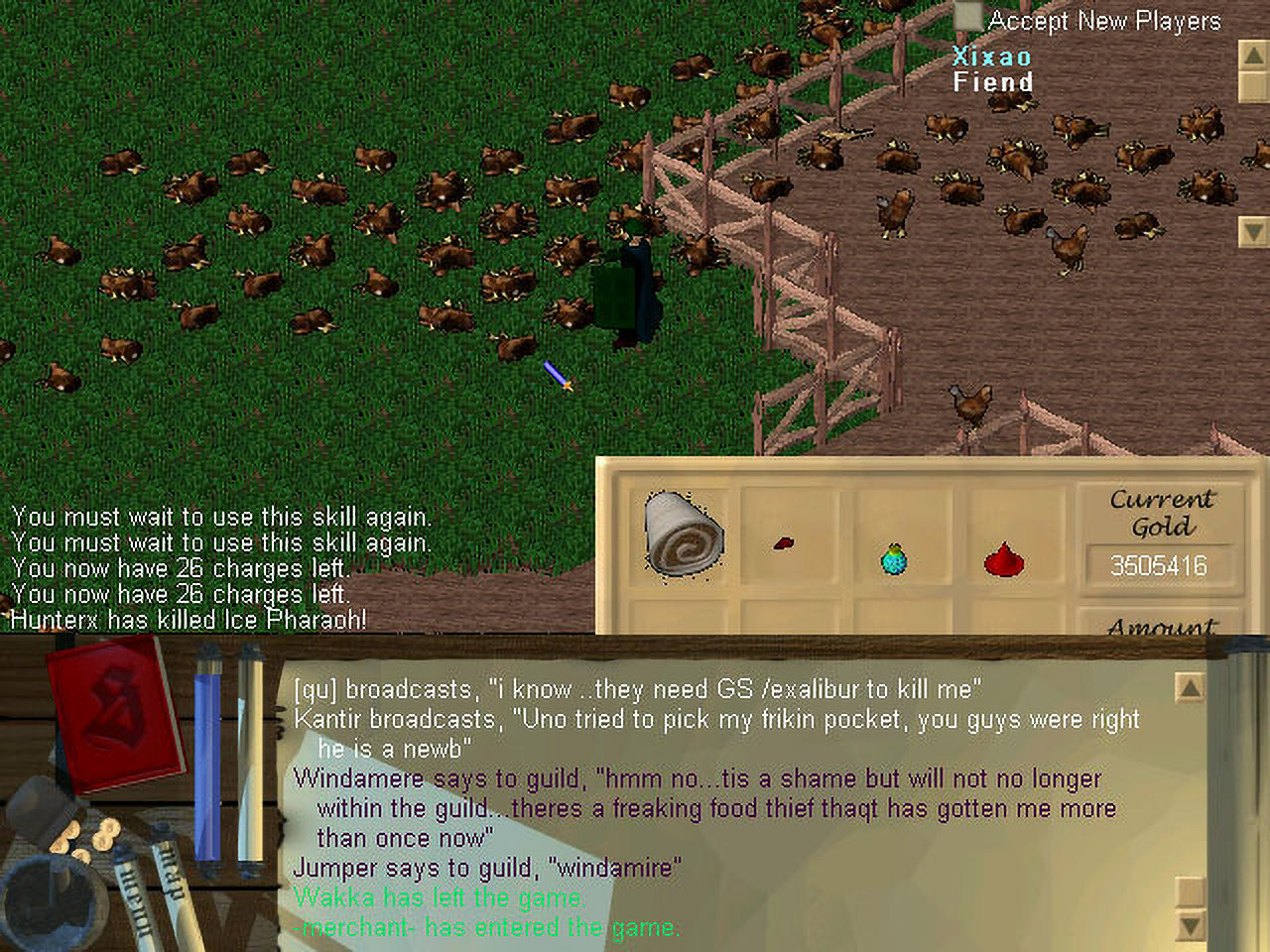Select Xixao in the player list
This screenshot has height=952, width=1270.
point(991,57)
